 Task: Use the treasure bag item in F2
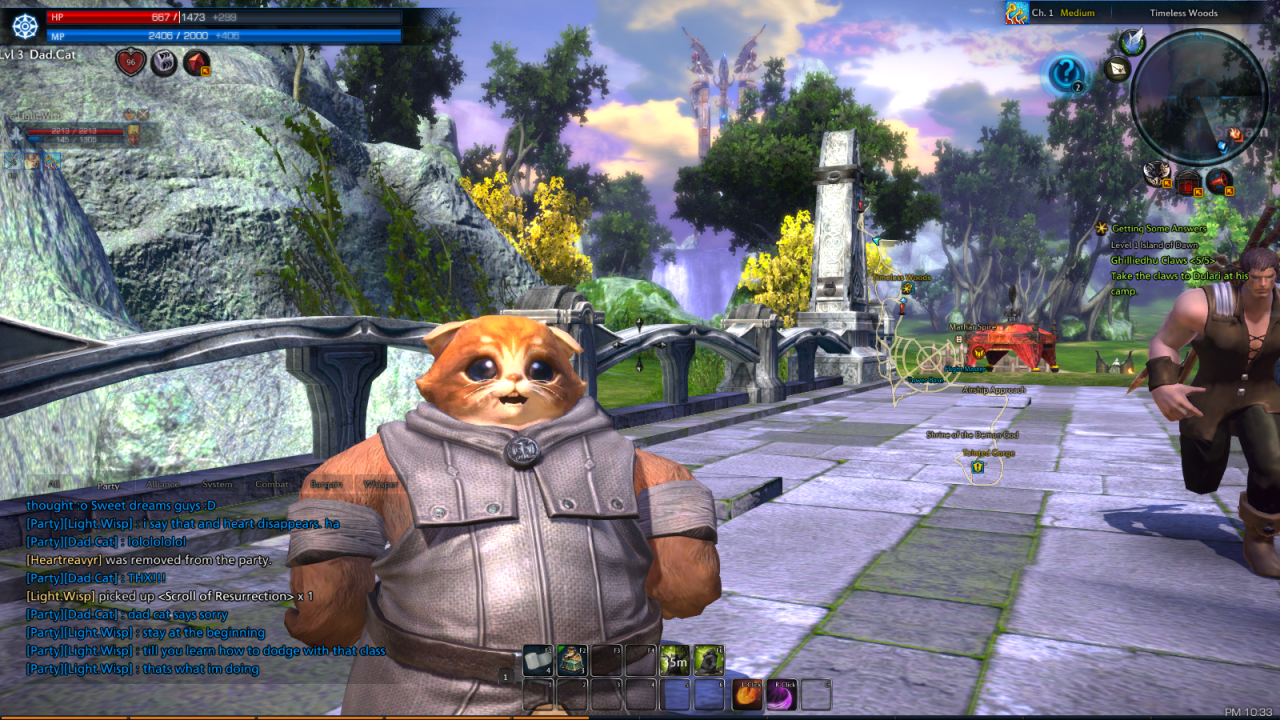click(x=572, y=660)
